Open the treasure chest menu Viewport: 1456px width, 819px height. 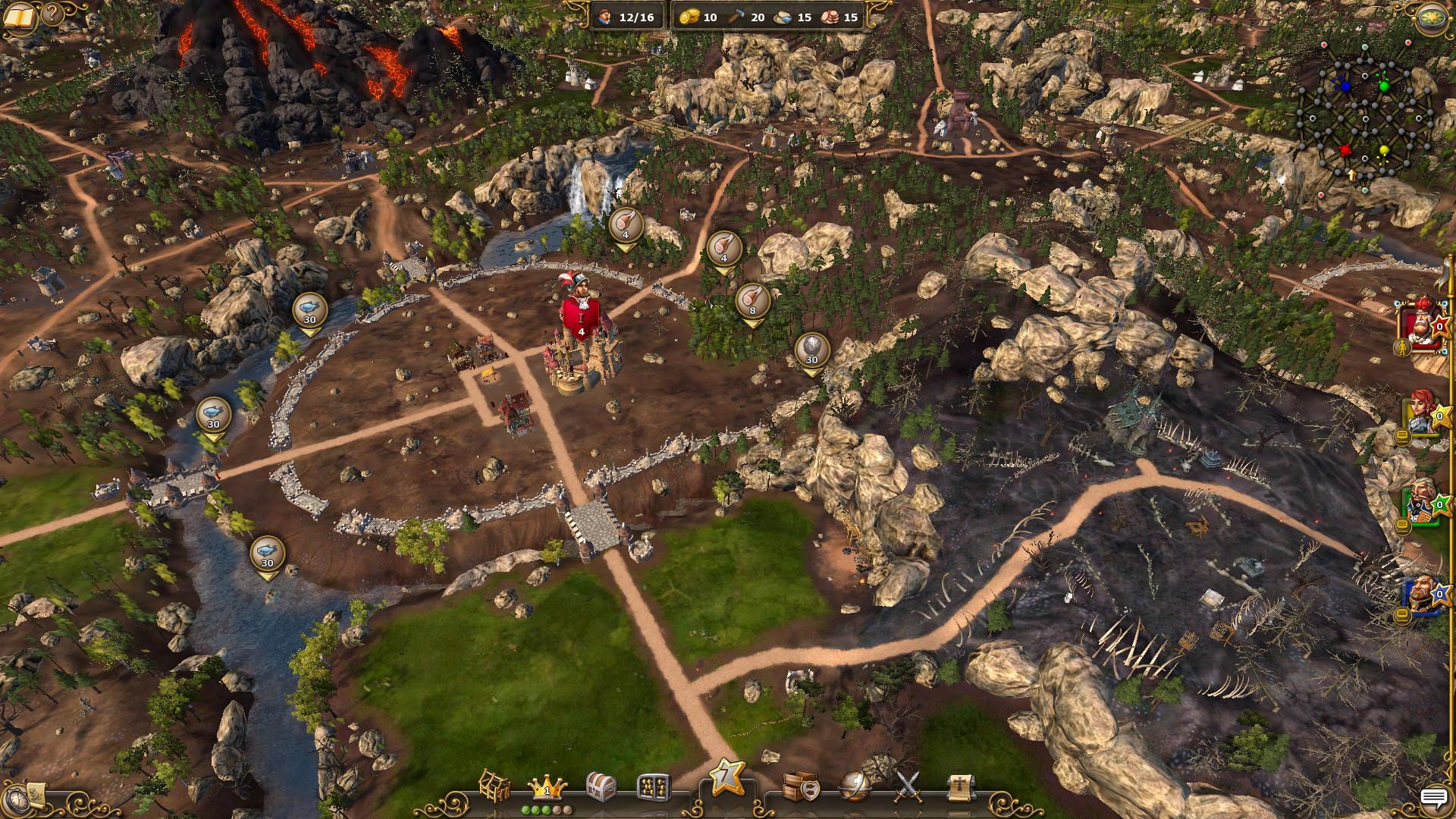(x=602, y=787)
